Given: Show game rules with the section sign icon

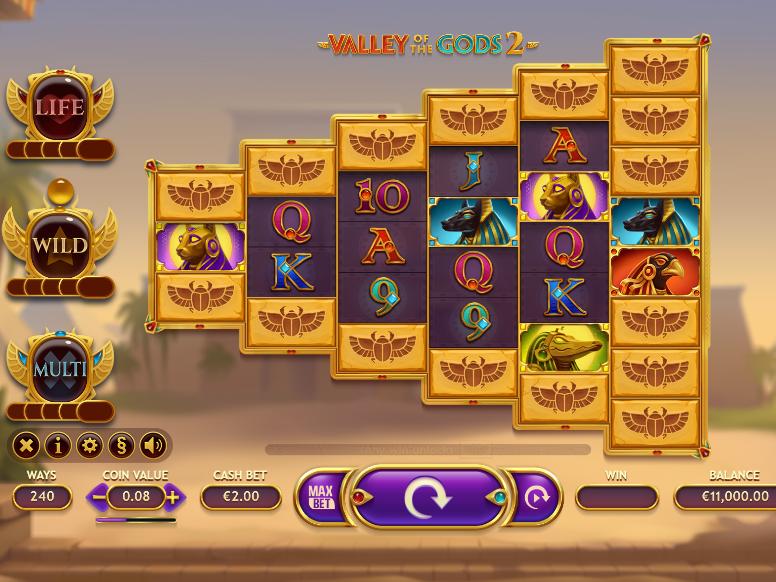Looking at the screenshot, I should coord(121,446).
